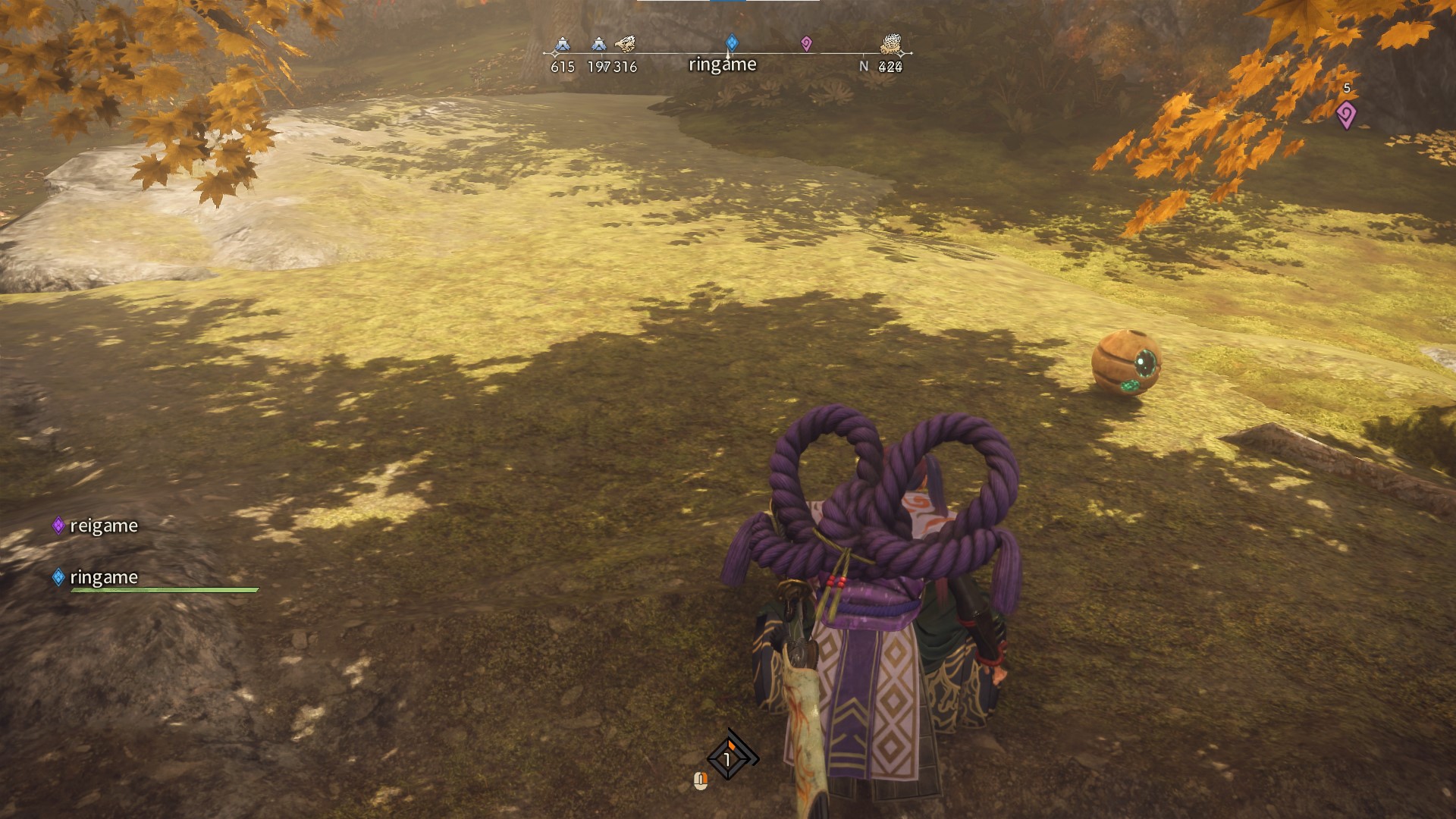
Task: Select the camp tent icon marked 615
Action: click(x=562, y=45)
